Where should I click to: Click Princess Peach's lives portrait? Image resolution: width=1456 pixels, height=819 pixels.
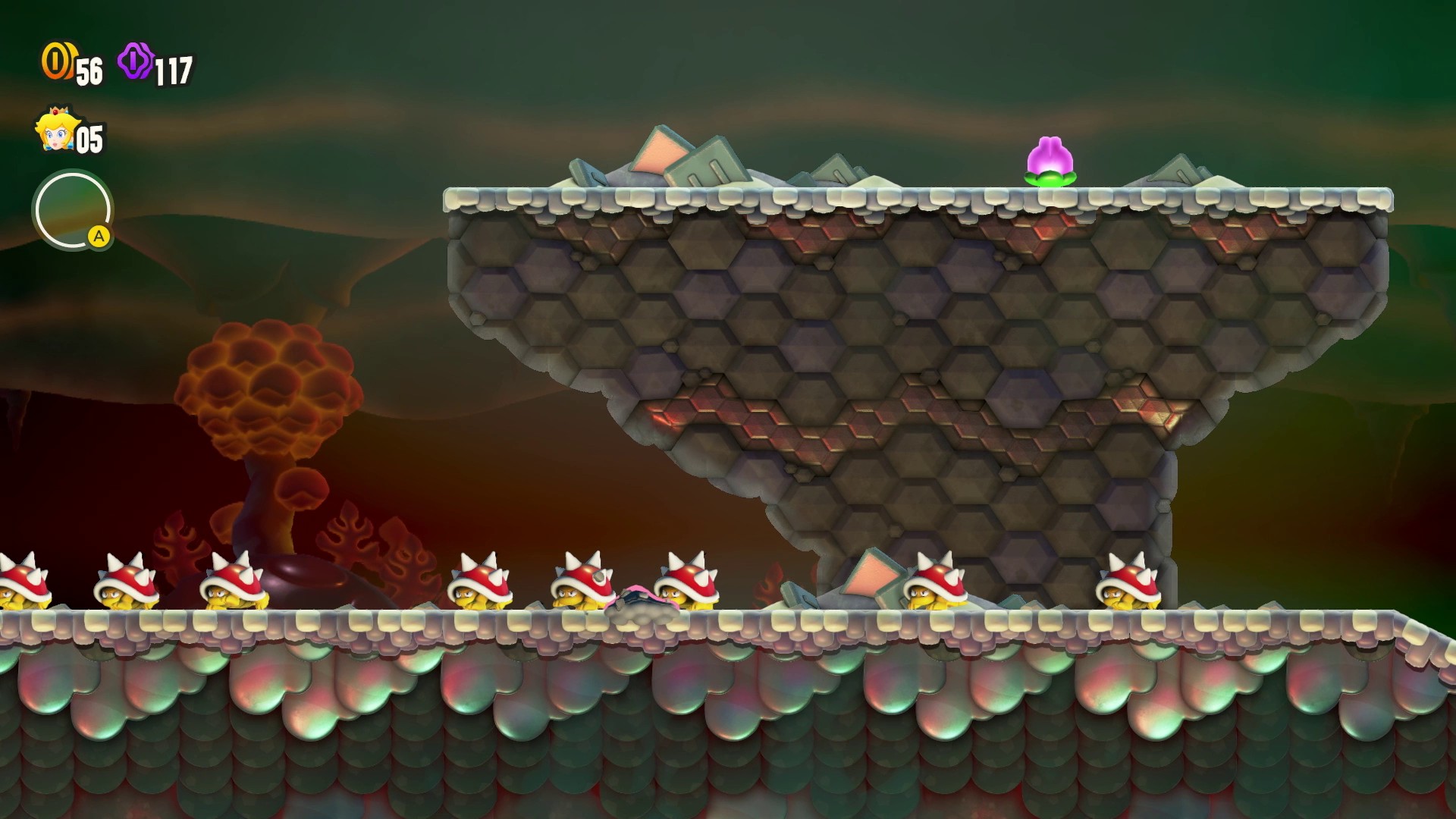click(55, 131)
